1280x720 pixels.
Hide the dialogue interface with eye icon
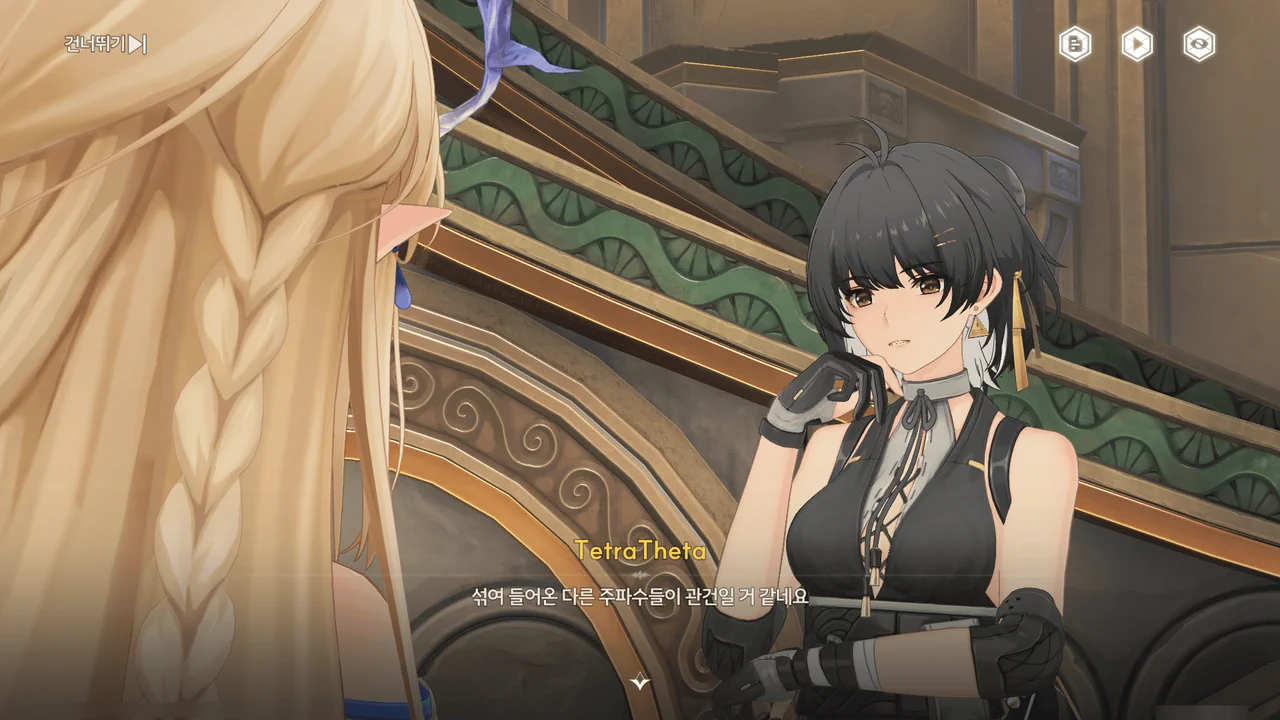(x=1199, y=44)
